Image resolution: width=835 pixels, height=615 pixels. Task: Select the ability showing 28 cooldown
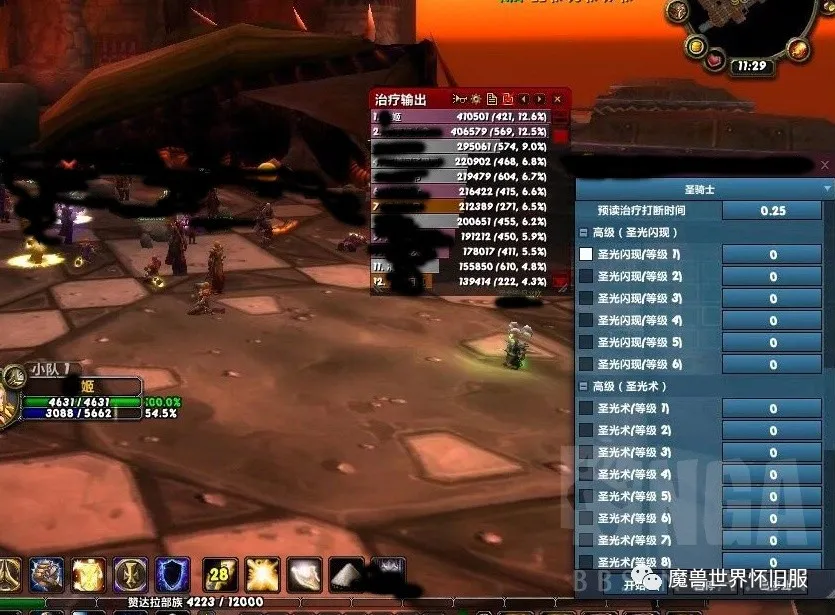pyautogui.click(x=220, y=575)
